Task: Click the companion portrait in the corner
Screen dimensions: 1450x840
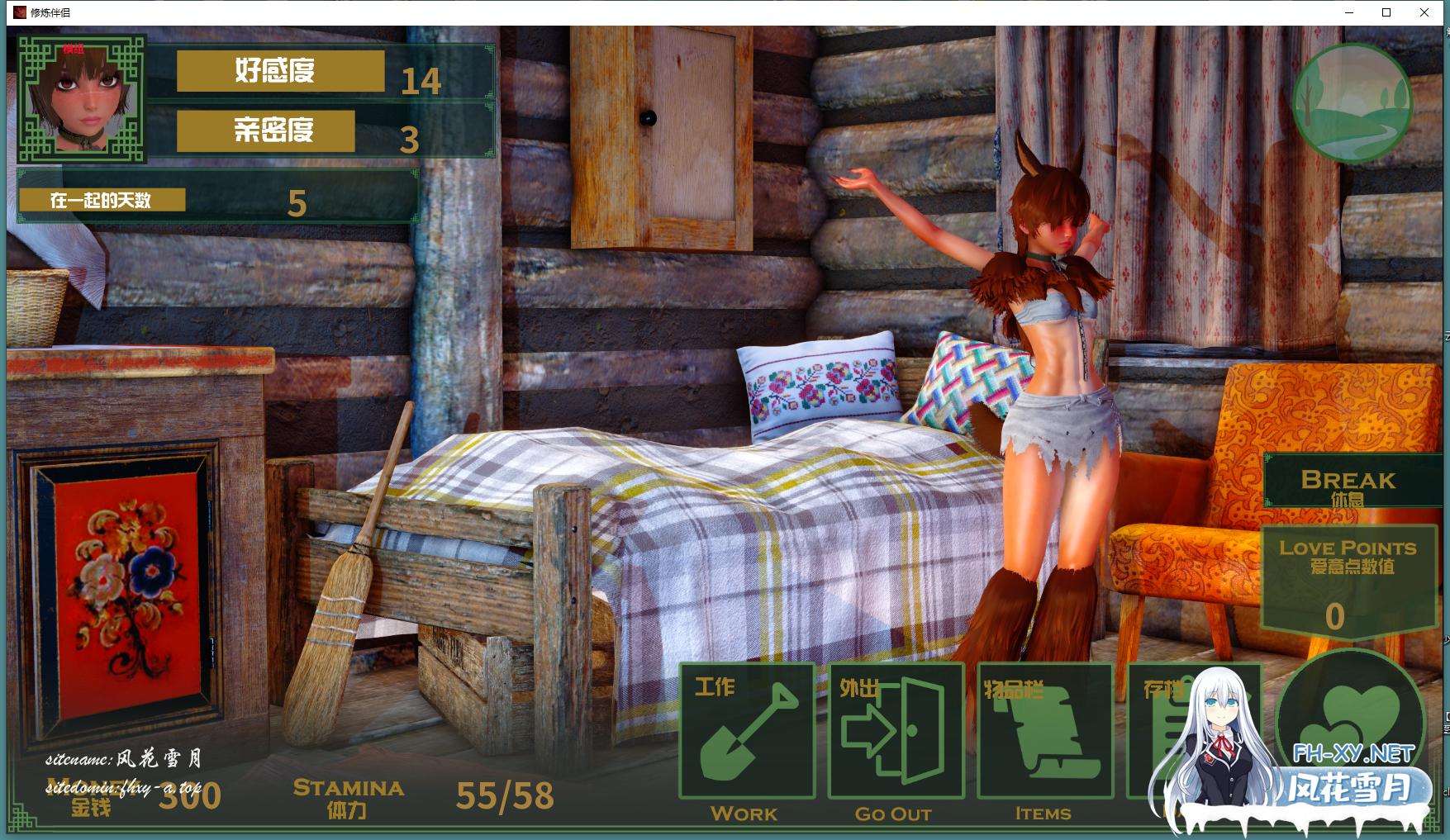Action: tap(82, 98)
